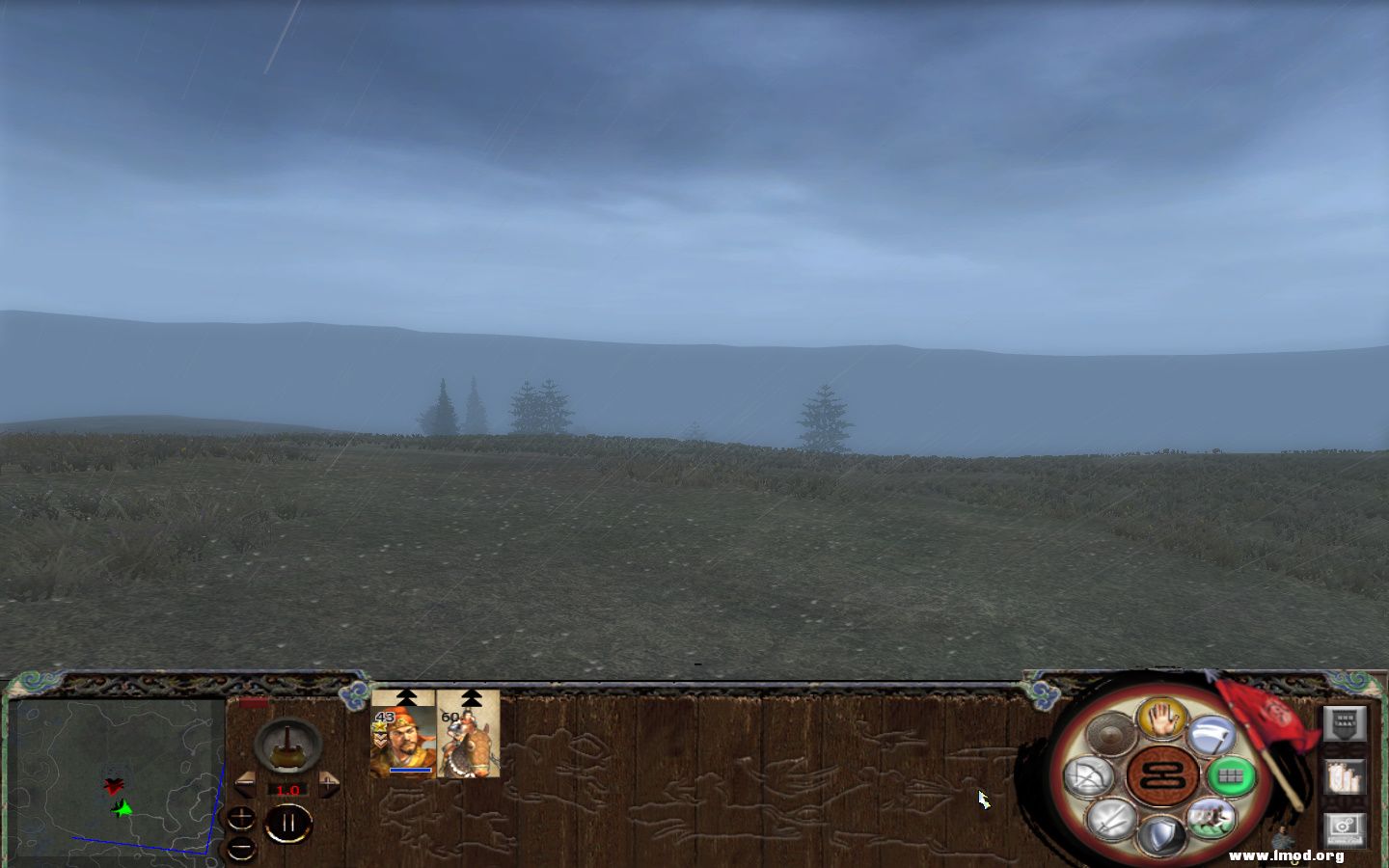Click the minimap zoom-in plus button
This screenshot has height=868, width=1389.
point(240,818)
